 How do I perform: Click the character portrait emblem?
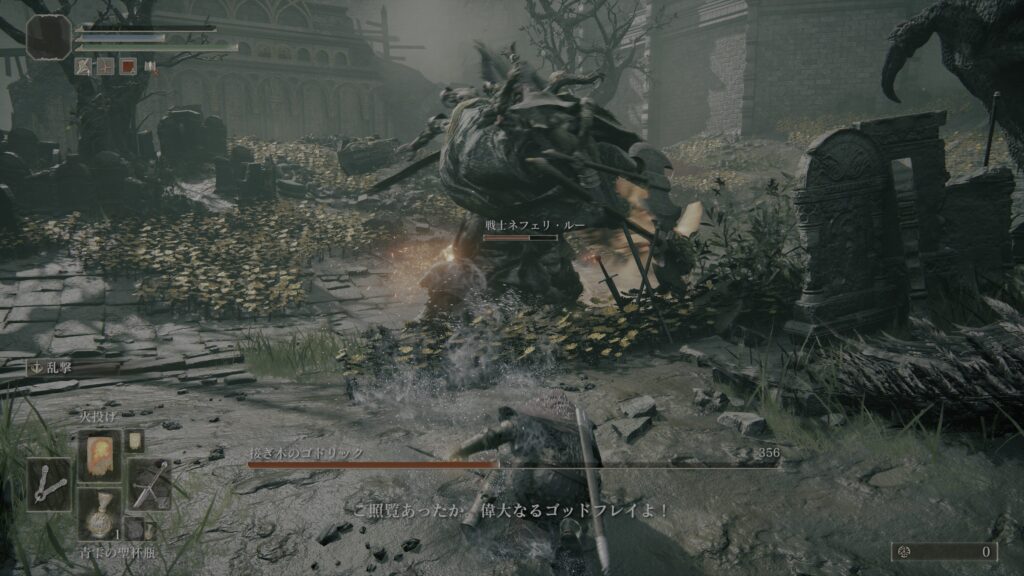pyautogui.click(x=48, y=36)
